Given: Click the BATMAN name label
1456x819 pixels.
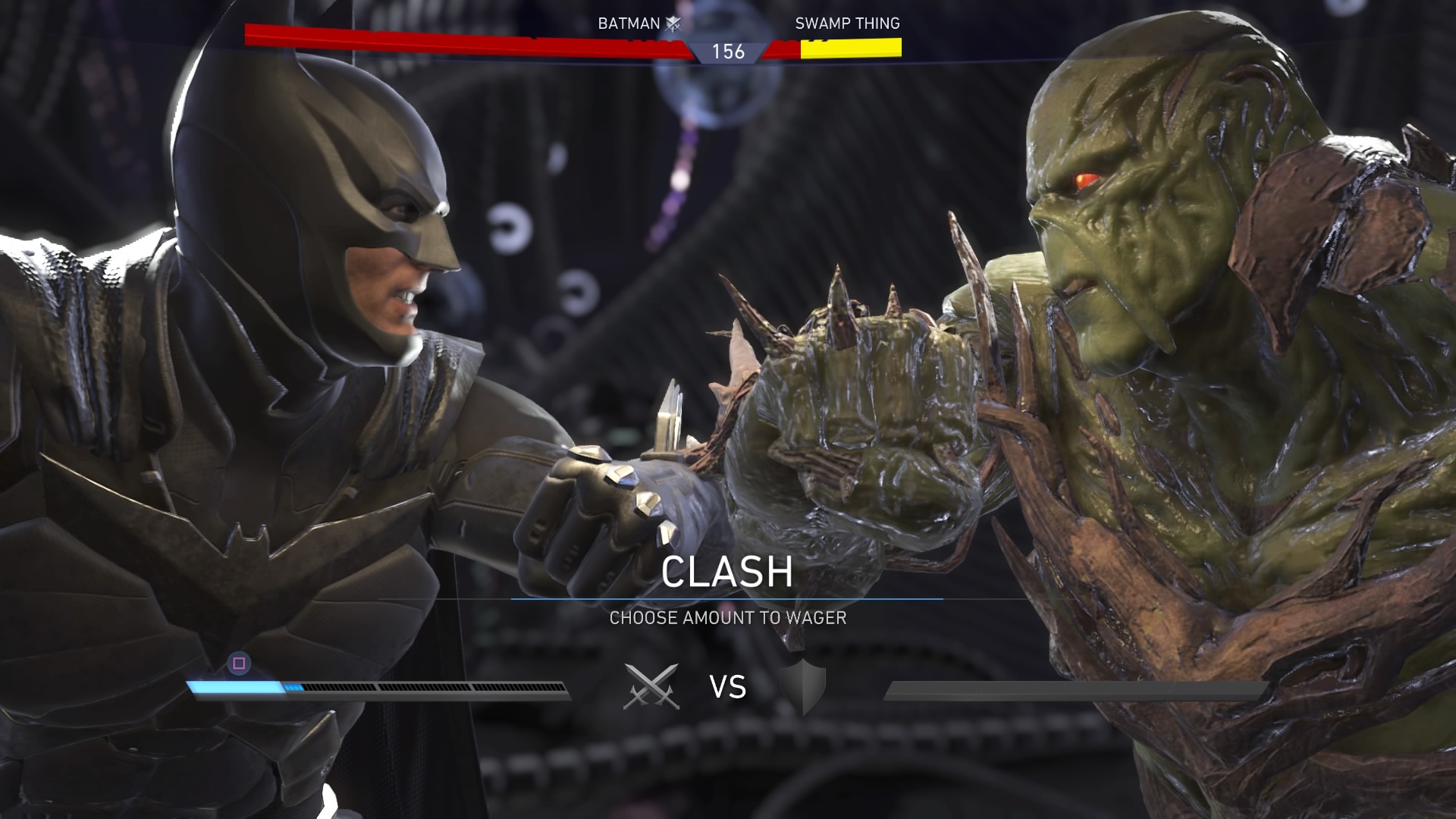Looking at the screenshot, I should coord(628,24).
